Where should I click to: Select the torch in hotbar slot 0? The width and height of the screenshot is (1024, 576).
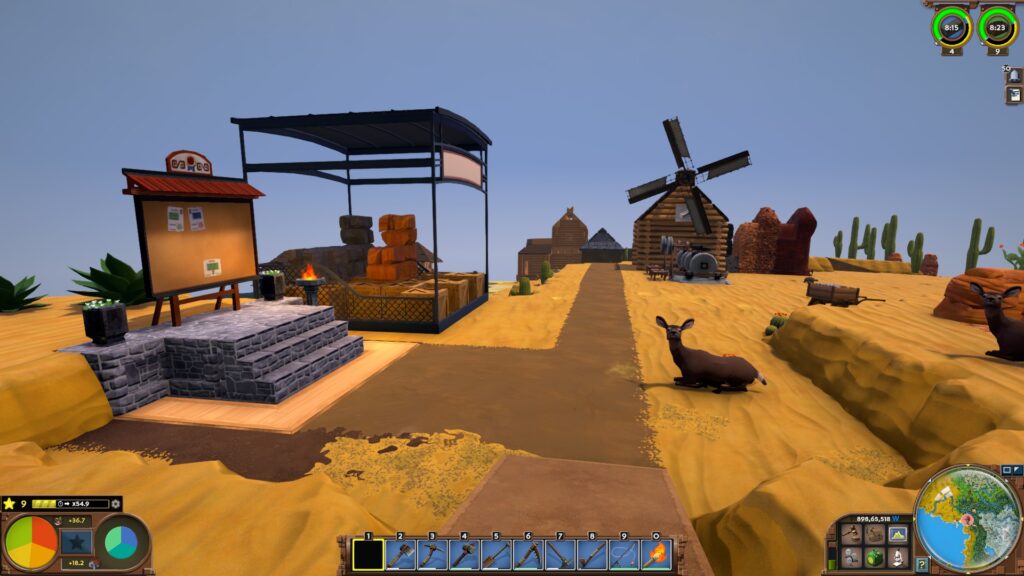click(656, 554)
